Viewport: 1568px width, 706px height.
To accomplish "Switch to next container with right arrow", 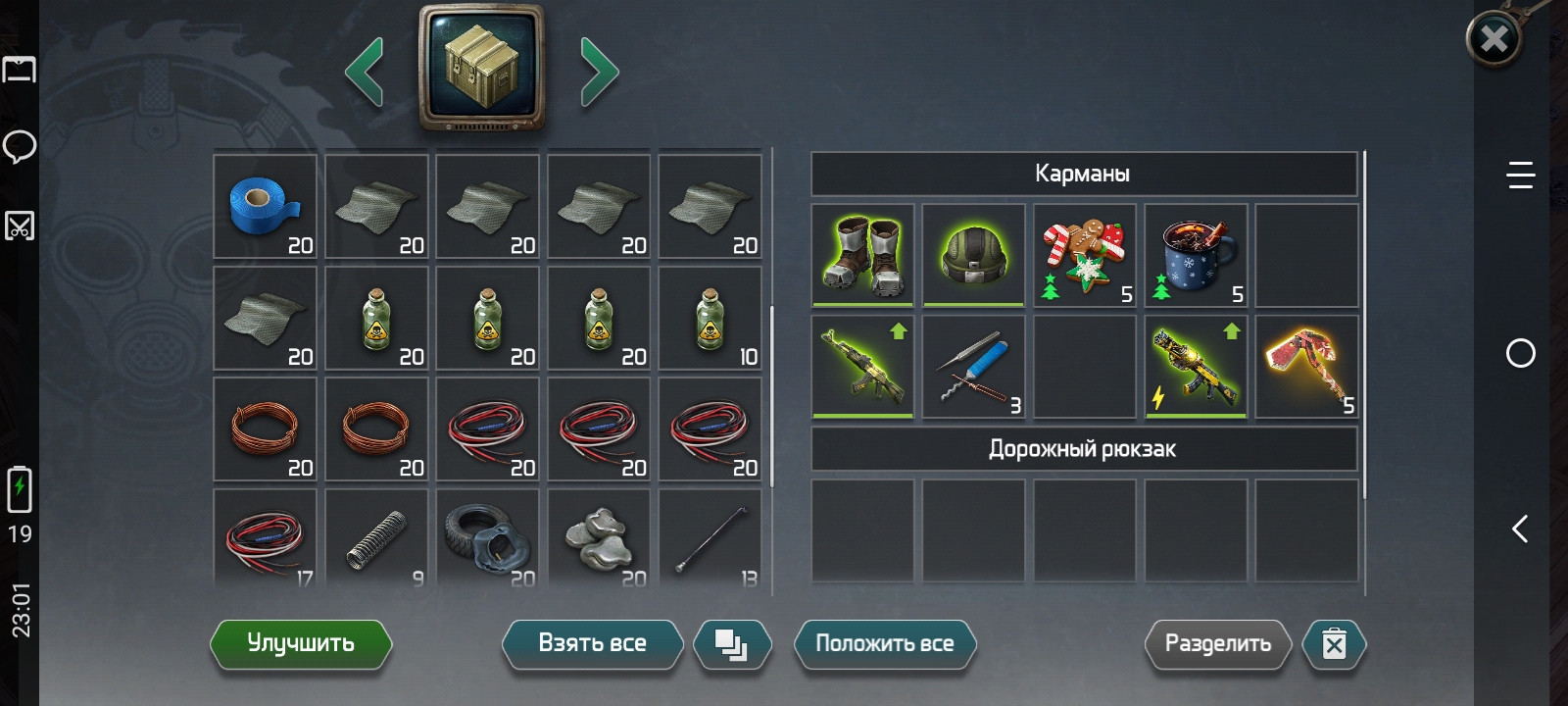I will pyautogui.click(x=599, y=71).
